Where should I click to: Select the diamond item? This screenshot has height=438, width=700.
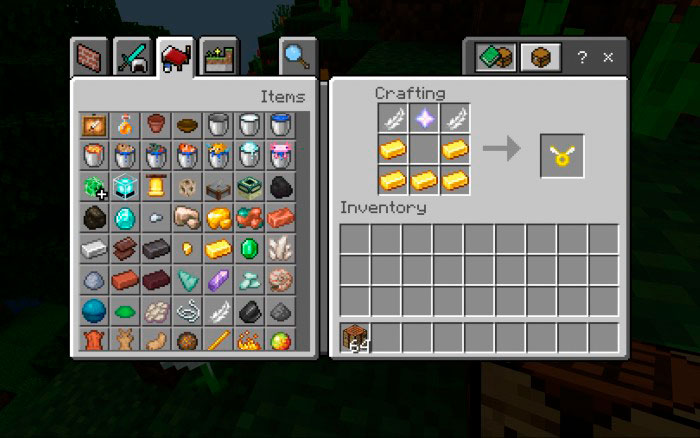(125, 217)
